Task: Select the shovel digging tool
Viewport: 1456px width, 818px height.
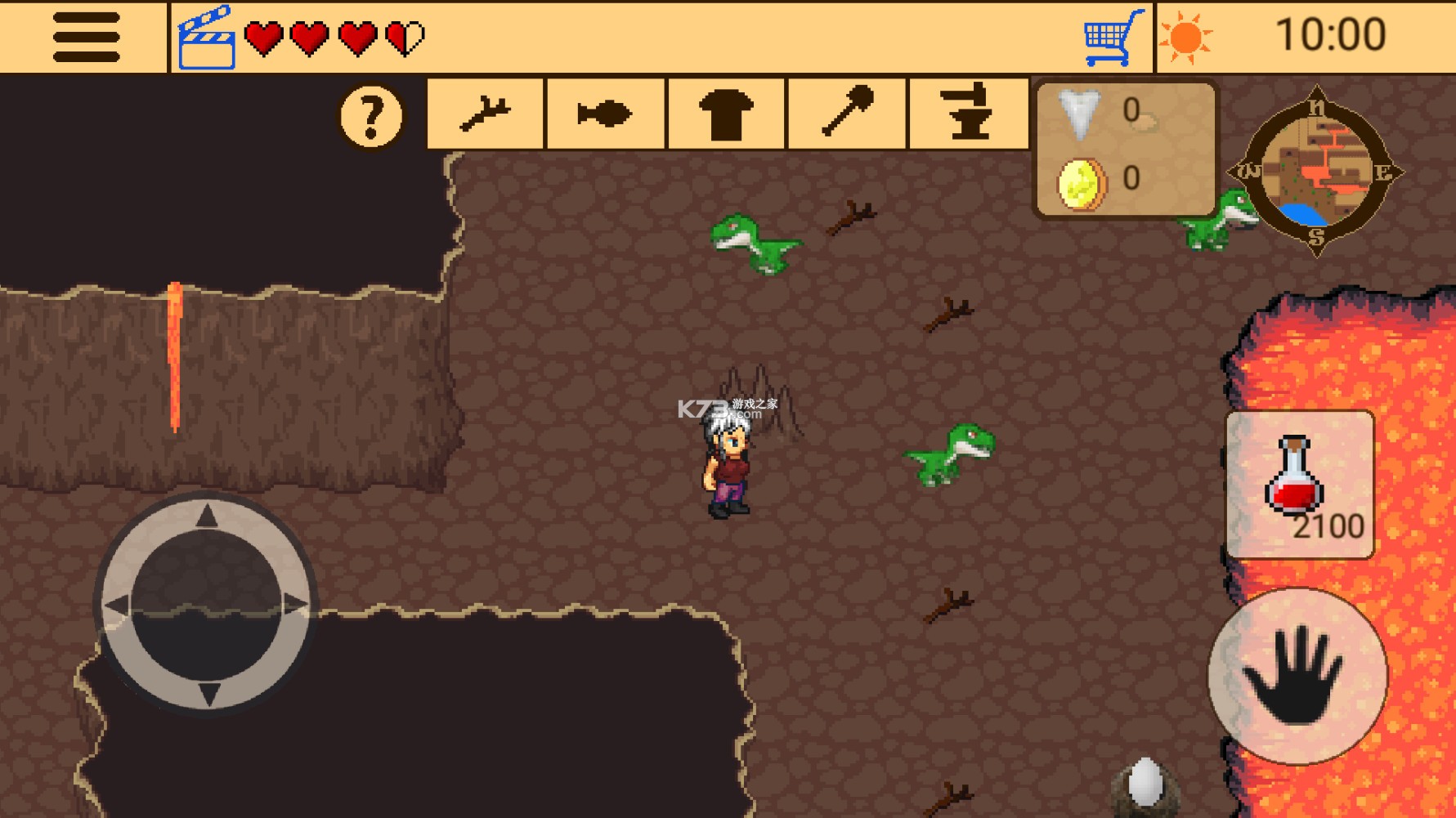Action: 845,114
